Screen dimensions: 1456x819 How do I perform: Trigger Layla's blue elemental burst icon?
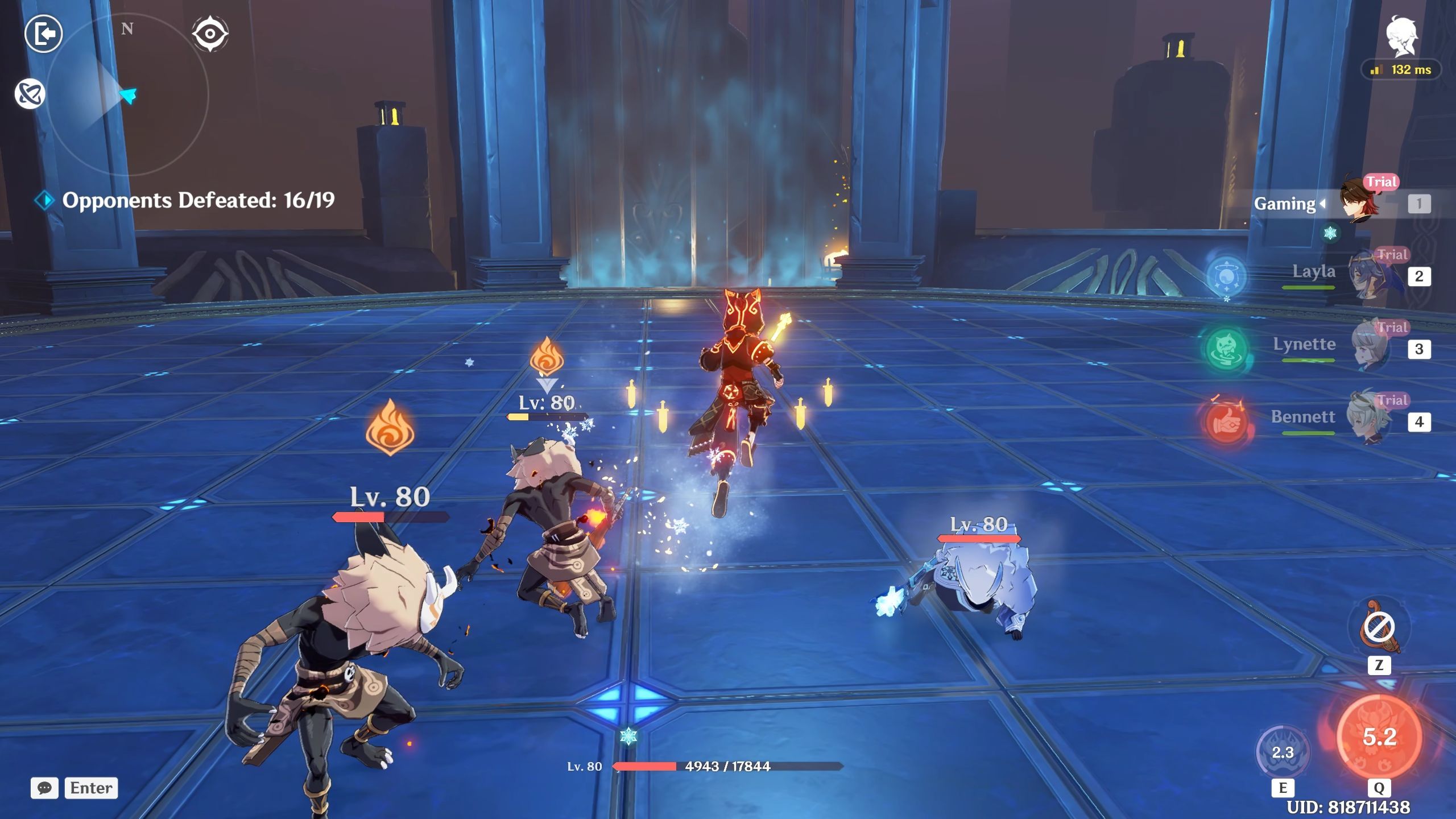tap(1226, 277)
